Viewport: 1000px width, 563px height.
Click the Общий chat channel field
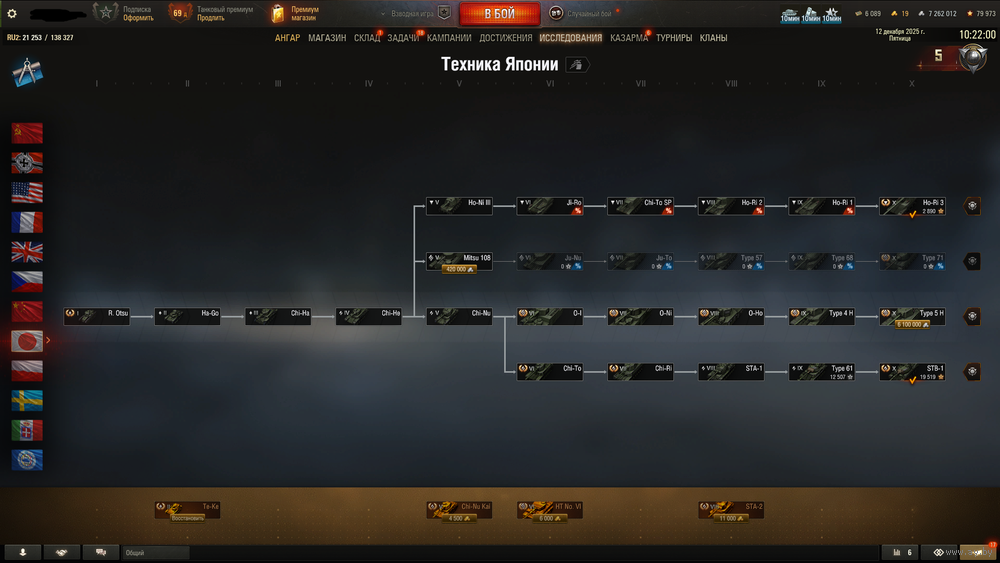coord(155,552)
